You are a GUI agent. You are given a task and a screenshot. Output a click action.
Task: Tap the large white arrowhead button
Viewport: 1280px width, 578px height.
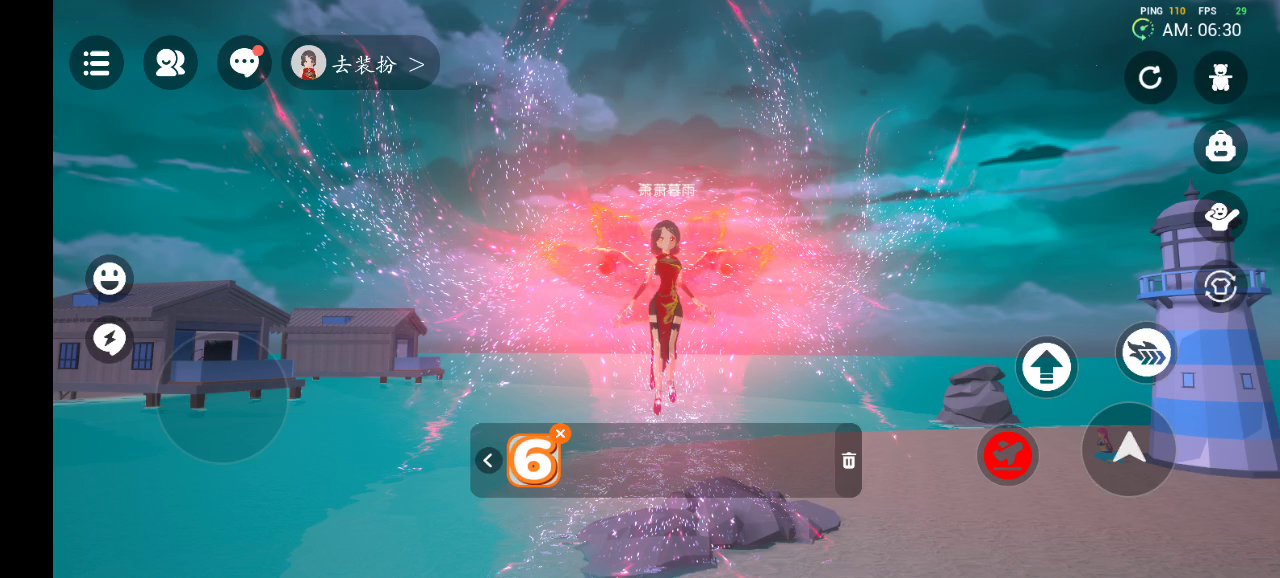click(1129, 449)
